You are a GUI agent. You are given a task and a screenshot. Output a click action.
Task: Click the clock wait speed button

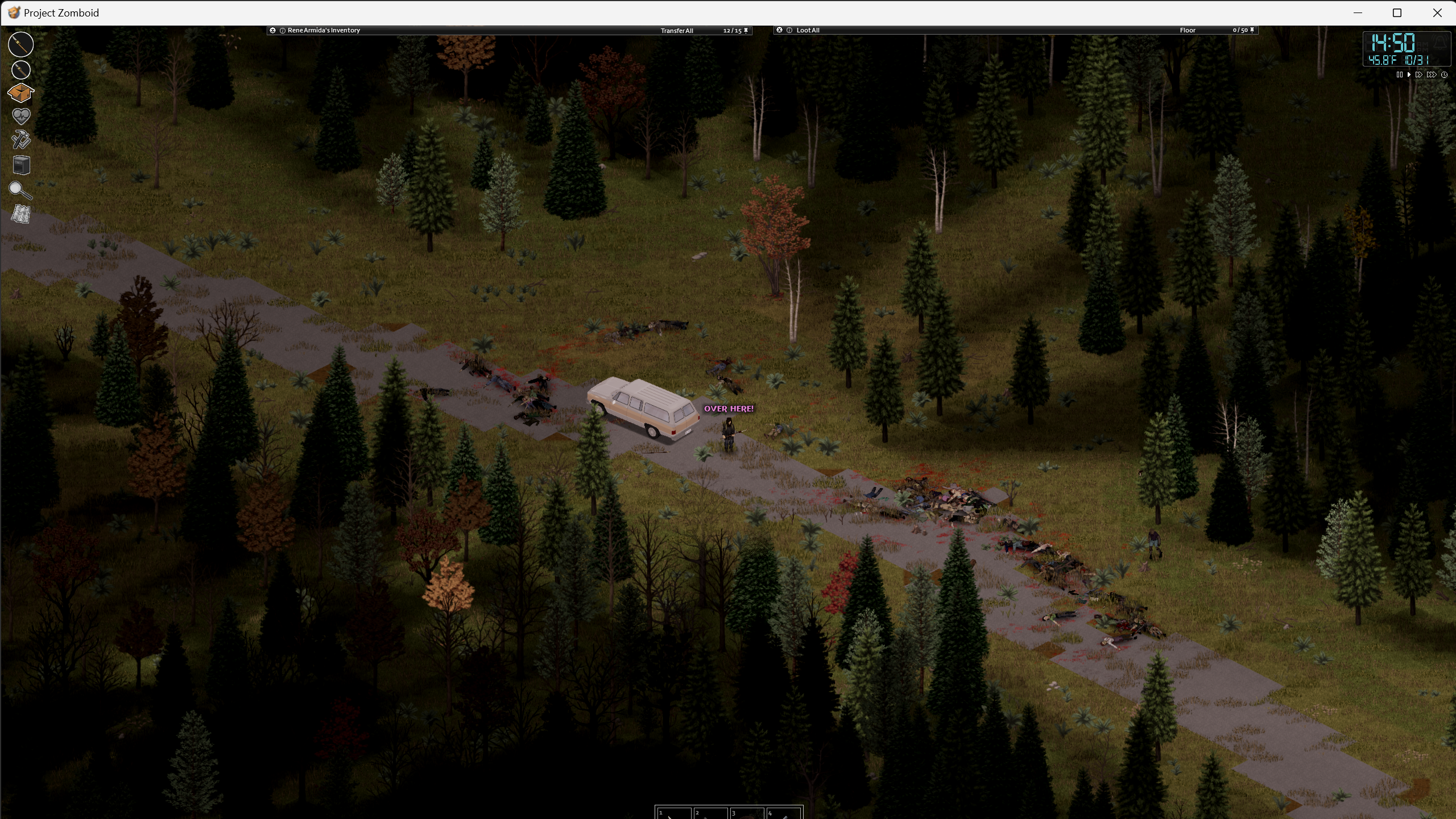[1444, 75]
